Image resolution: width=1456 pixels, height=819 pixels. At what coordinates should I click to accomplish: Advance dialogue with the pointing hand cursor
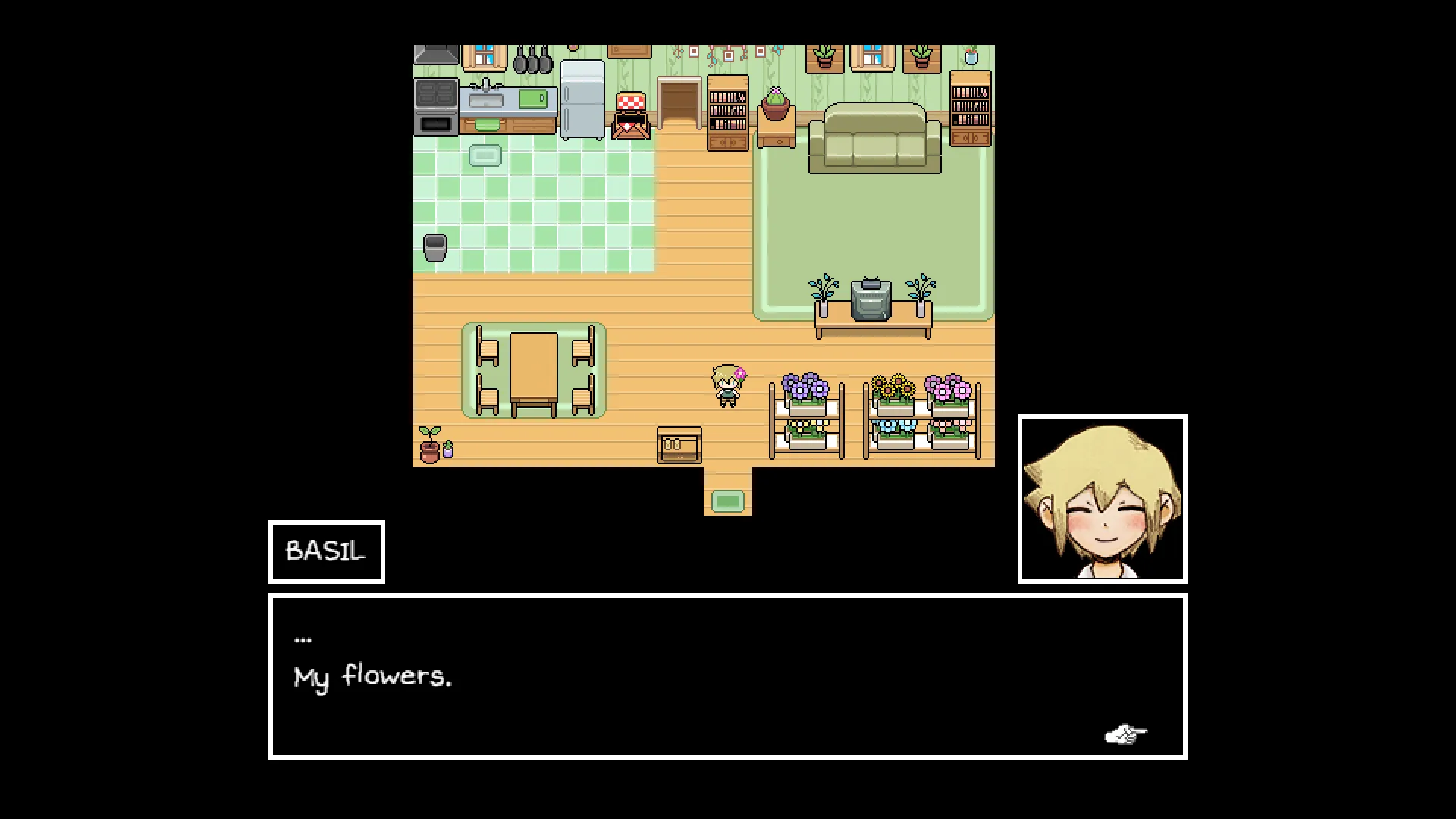pyautogui.click(x=1125, y=734)
